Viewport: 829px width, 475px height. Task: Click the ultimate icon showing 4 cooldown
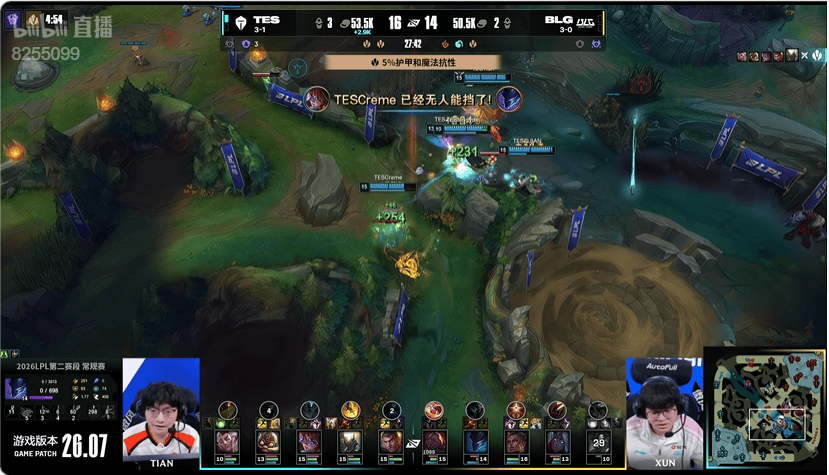[269, 409]
